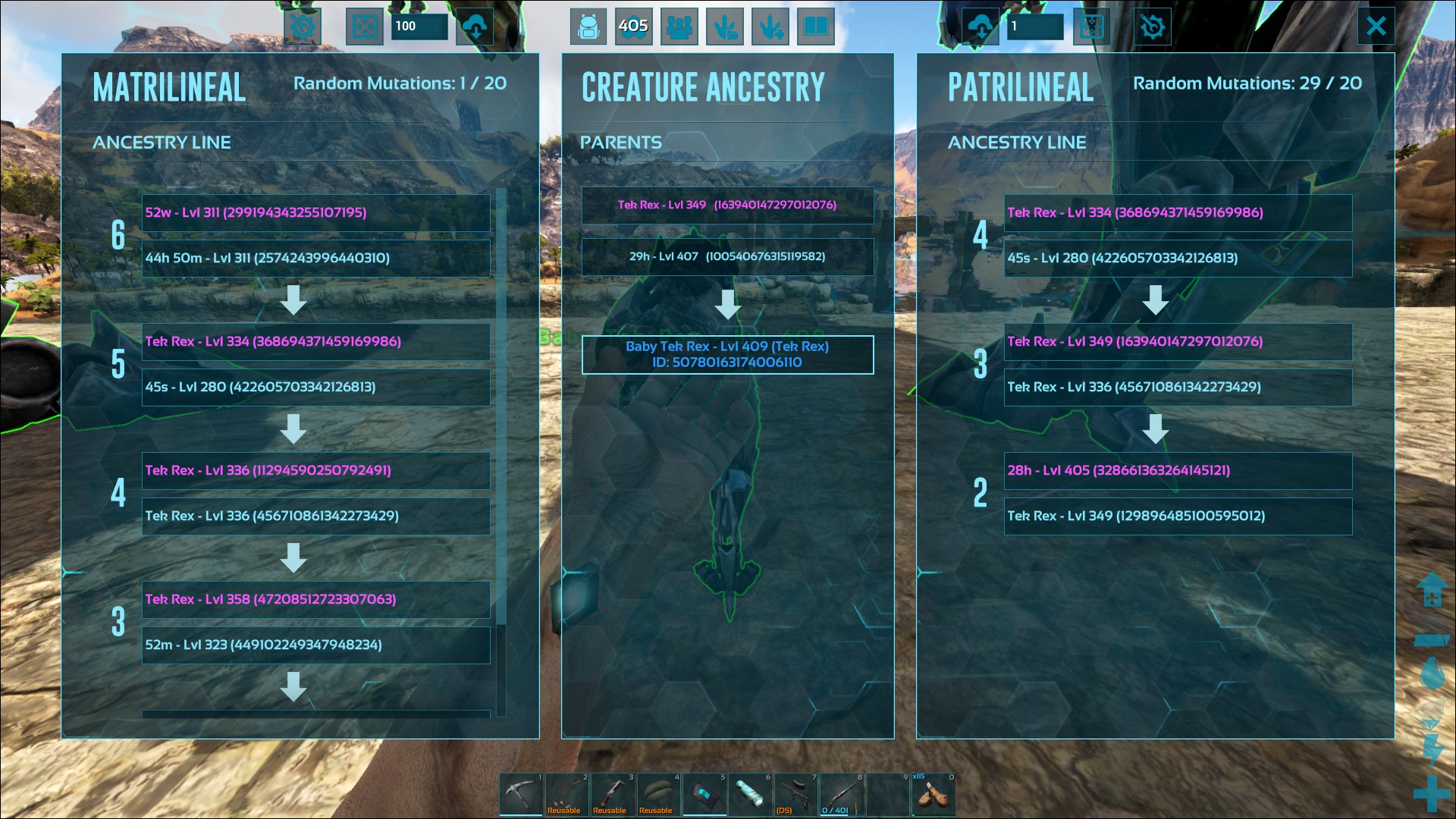Click the add-creature footprint plus icon
This screenshot has width=1456, height=819.
tap(770, 26)
